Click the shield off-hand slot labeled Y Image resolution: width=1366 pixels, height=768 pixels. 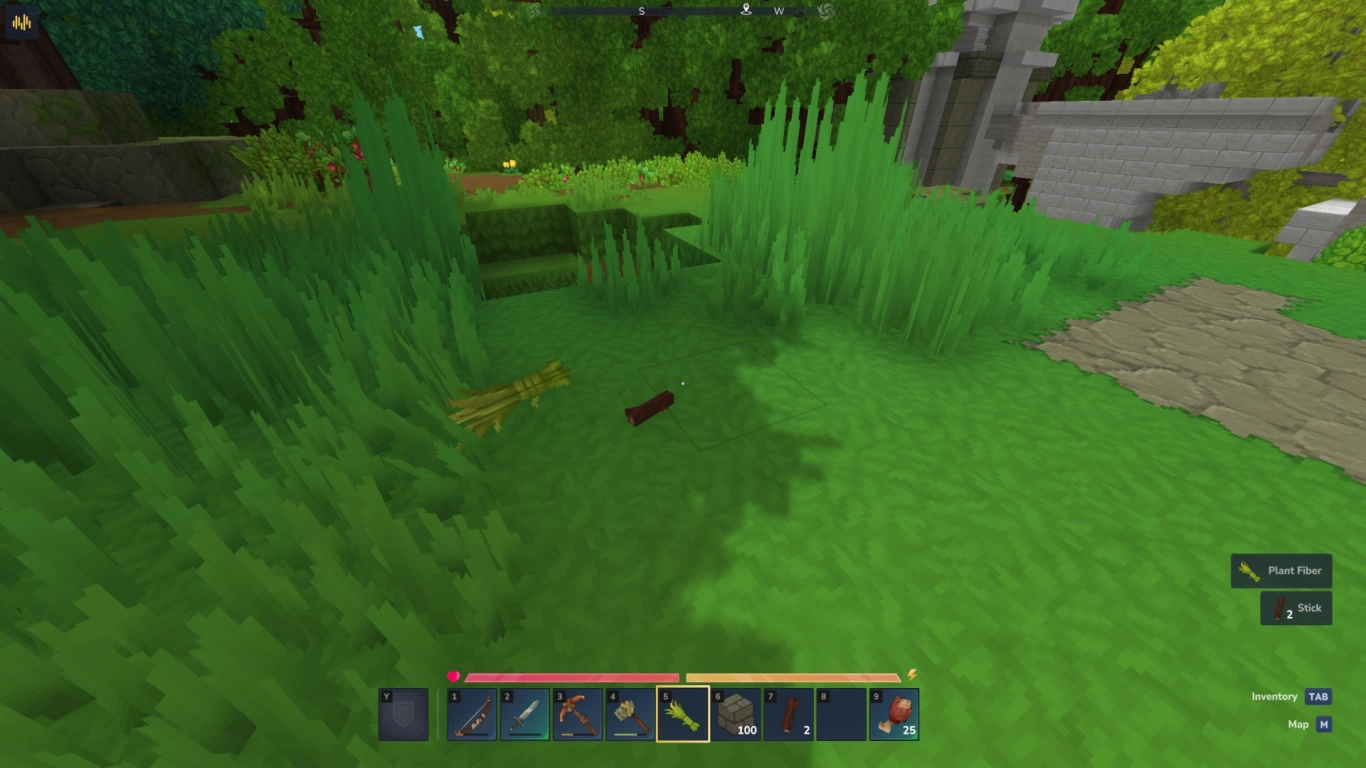click(404, 714)
